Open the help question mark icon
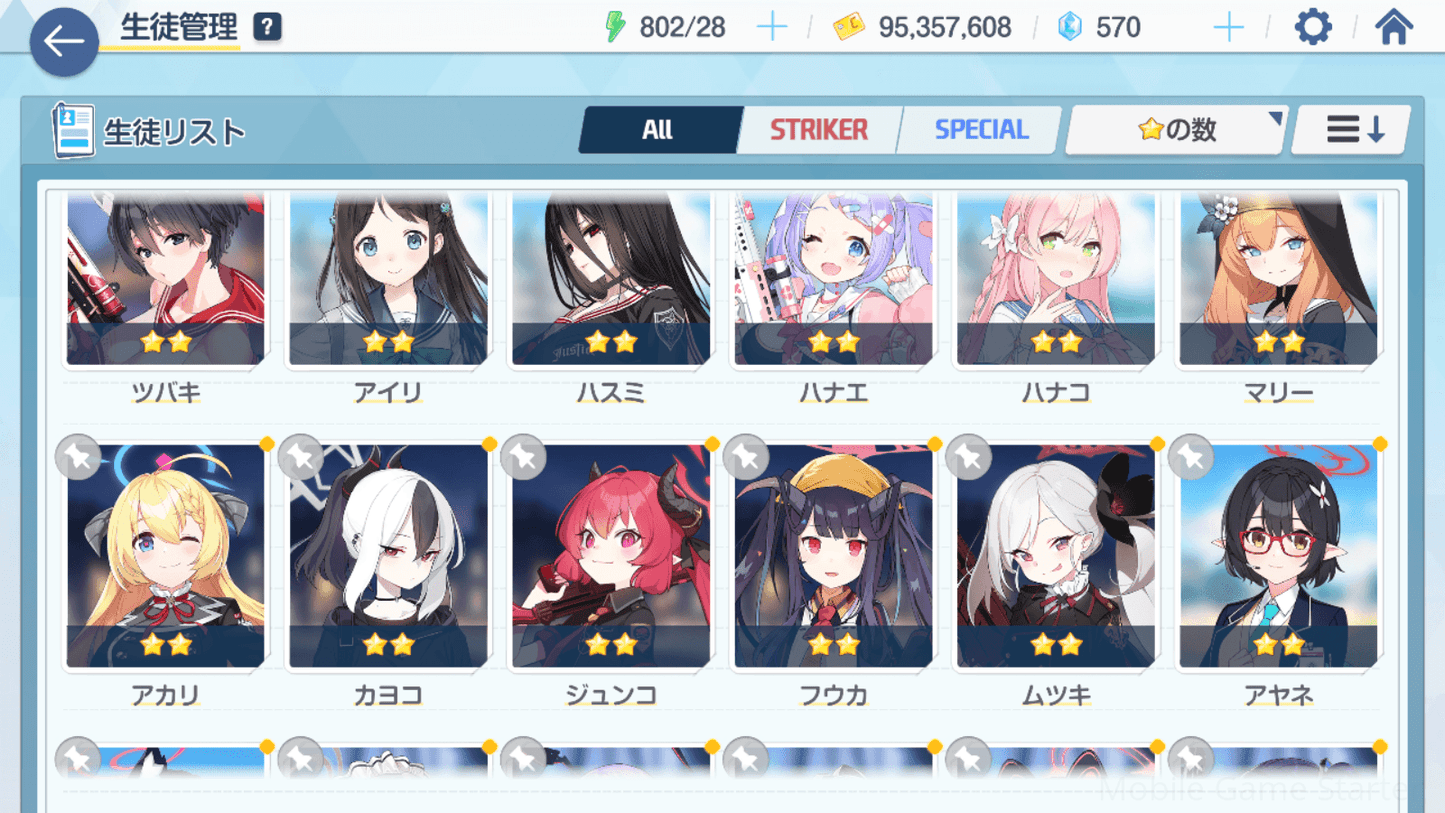 pyautogui.click(x=267, y=27)
